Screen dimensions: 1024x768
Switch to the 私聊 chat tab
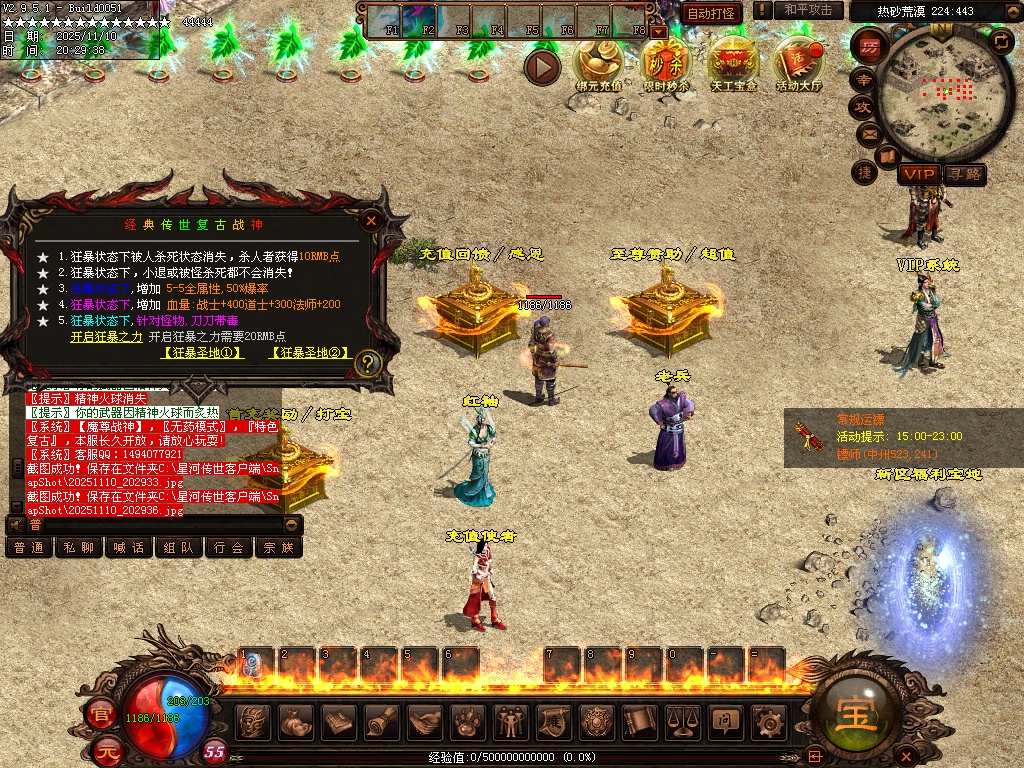(79, 548)
